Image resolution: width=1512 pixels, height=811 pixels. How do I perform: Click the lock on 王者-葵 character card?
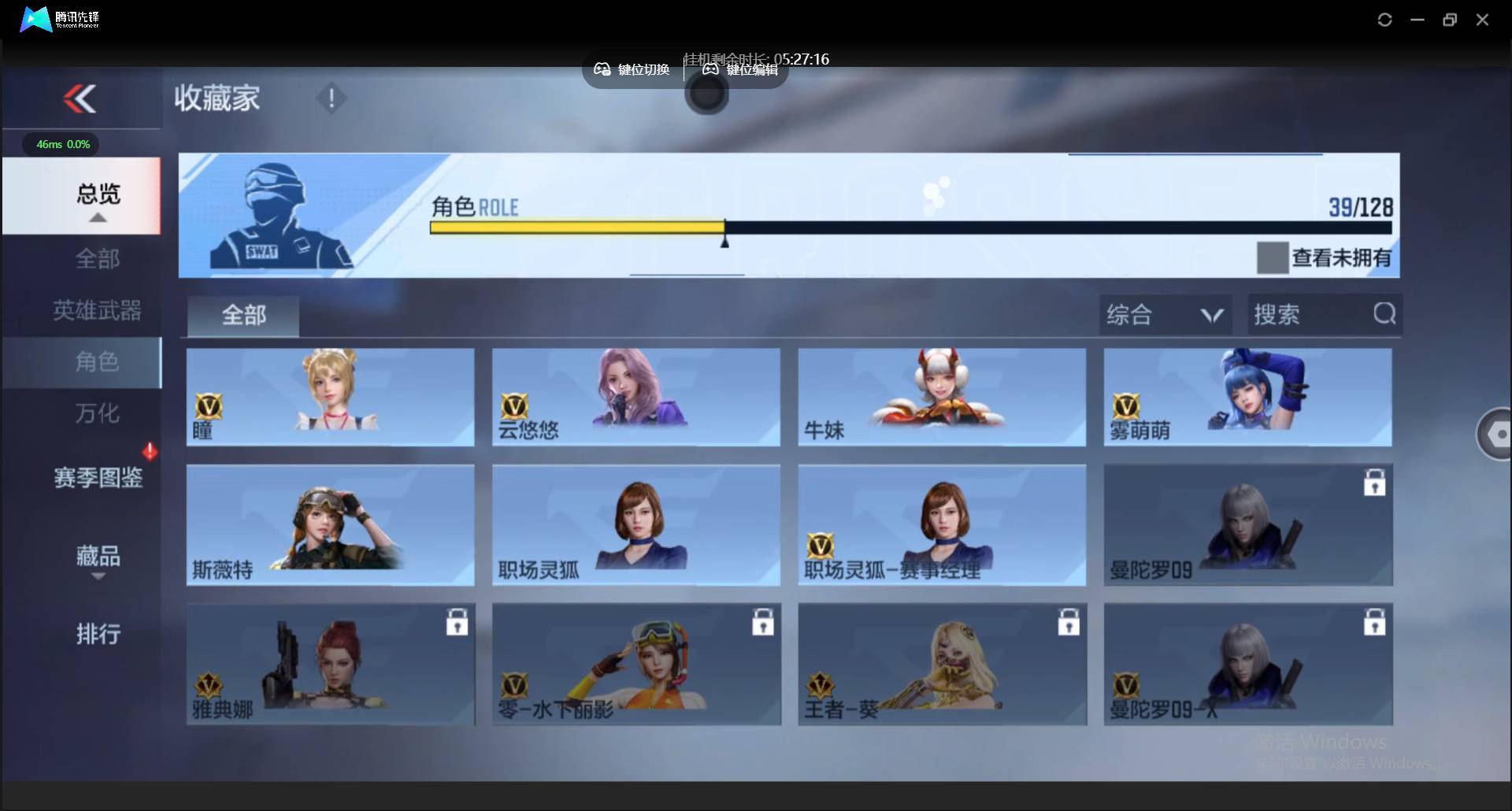(1069, 622)
